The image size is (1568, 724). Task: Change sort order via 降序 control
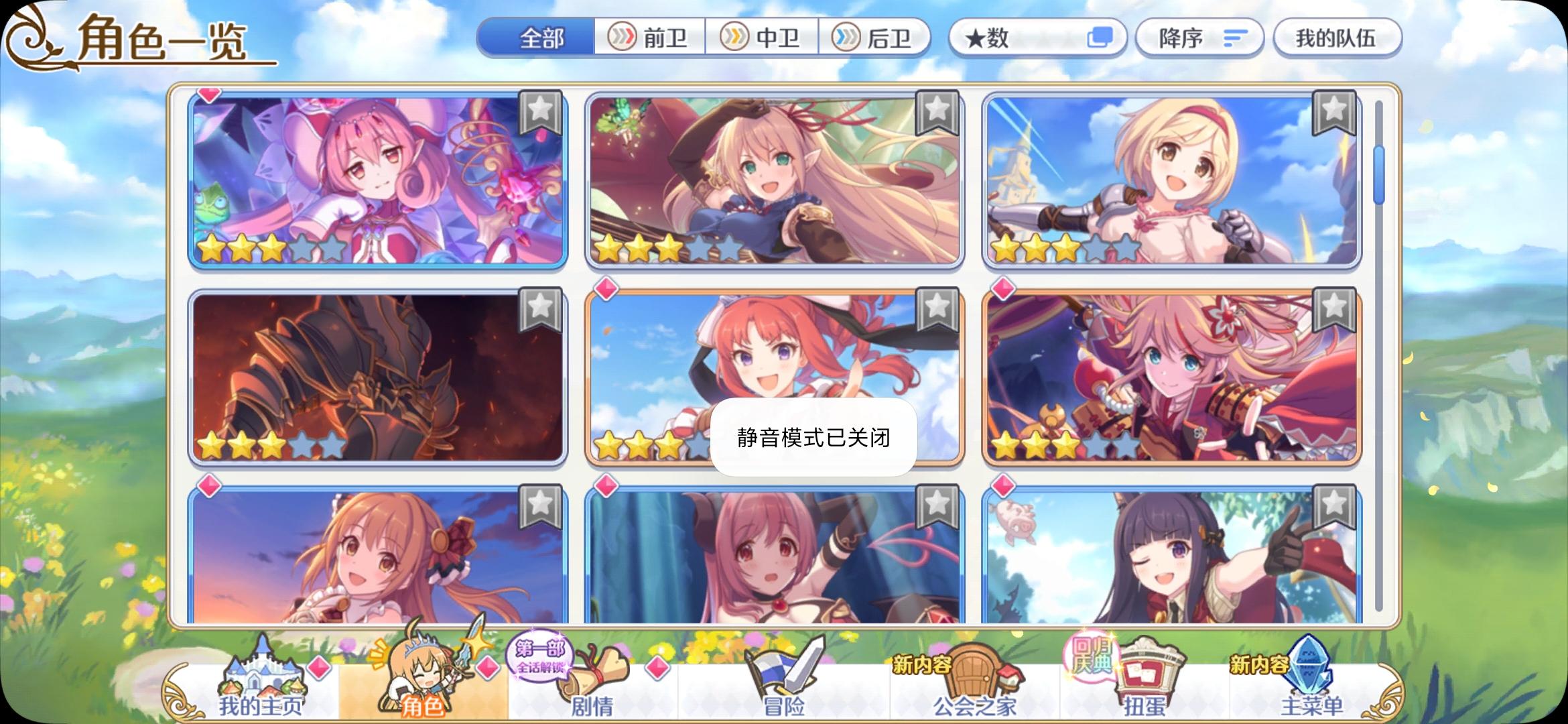[1199, 38]
